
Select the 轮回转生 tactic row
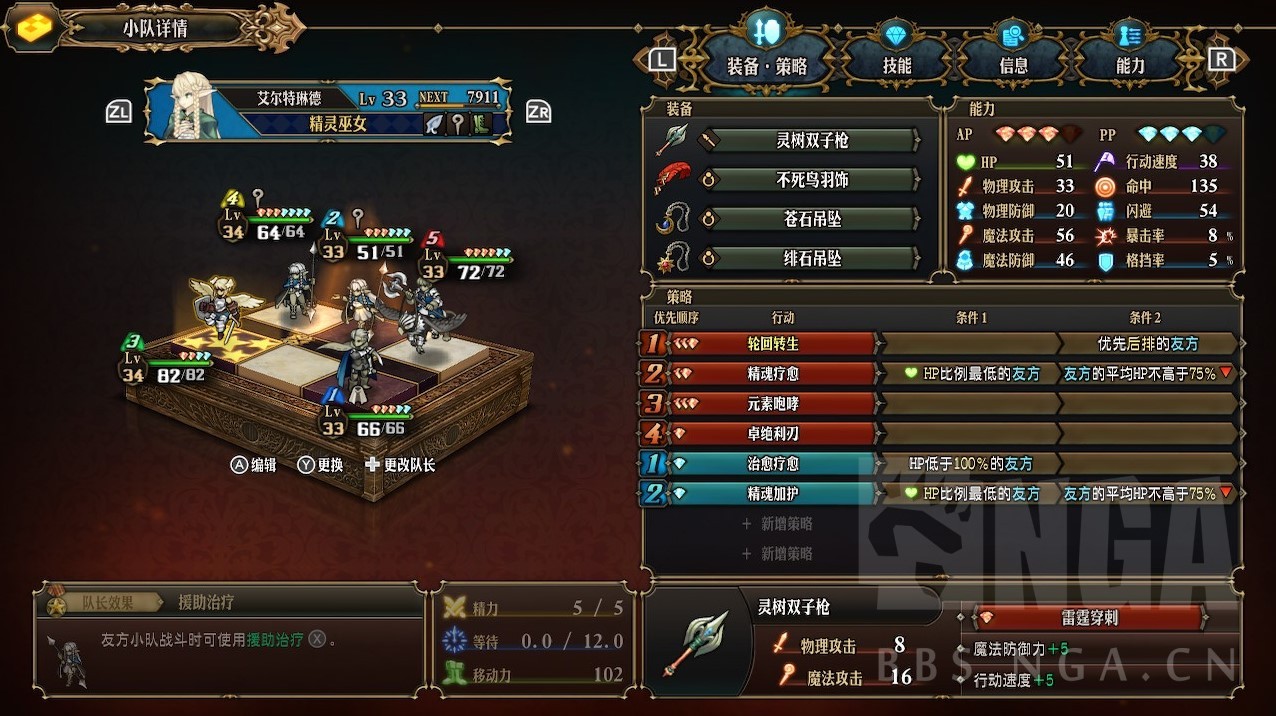click(x=772, y=344)
